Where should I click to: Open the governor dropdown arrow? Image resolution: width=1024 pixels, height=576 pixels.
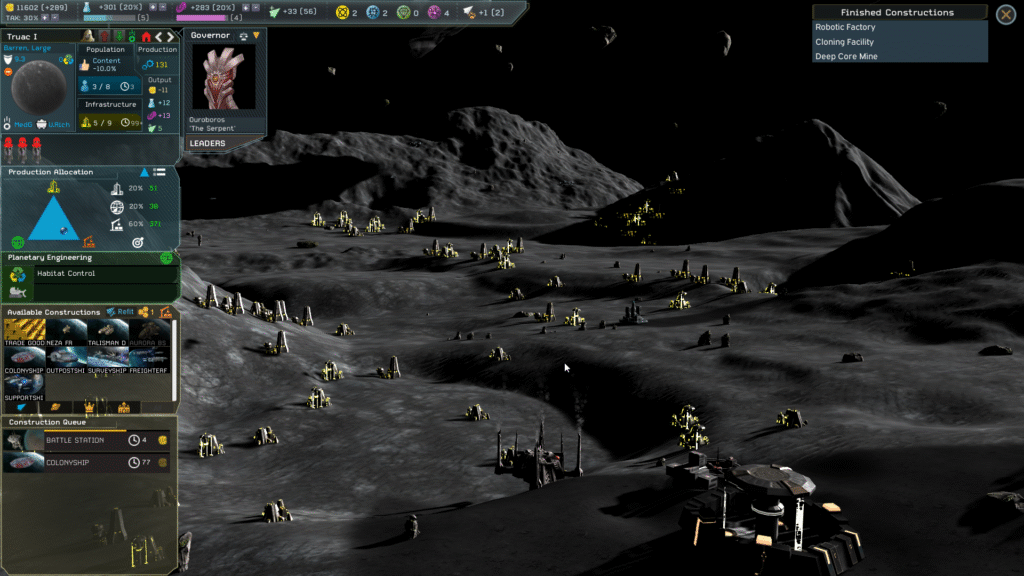(x=256, y=36)
